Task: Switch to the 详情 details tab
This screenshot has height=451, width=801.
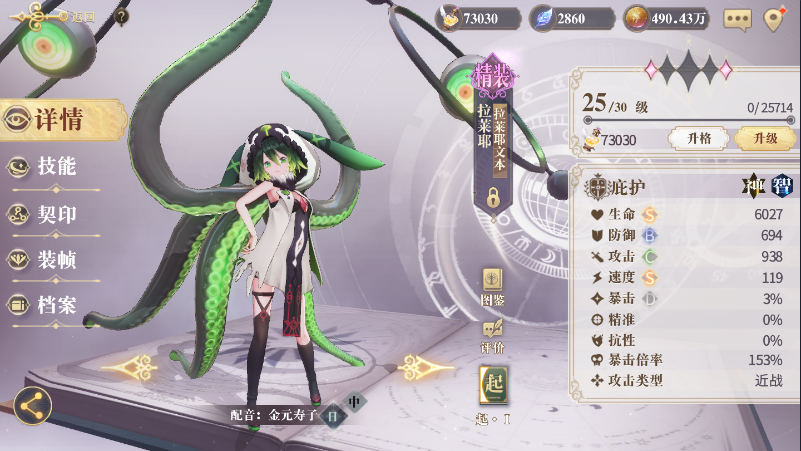Action: tap(58, 120)
